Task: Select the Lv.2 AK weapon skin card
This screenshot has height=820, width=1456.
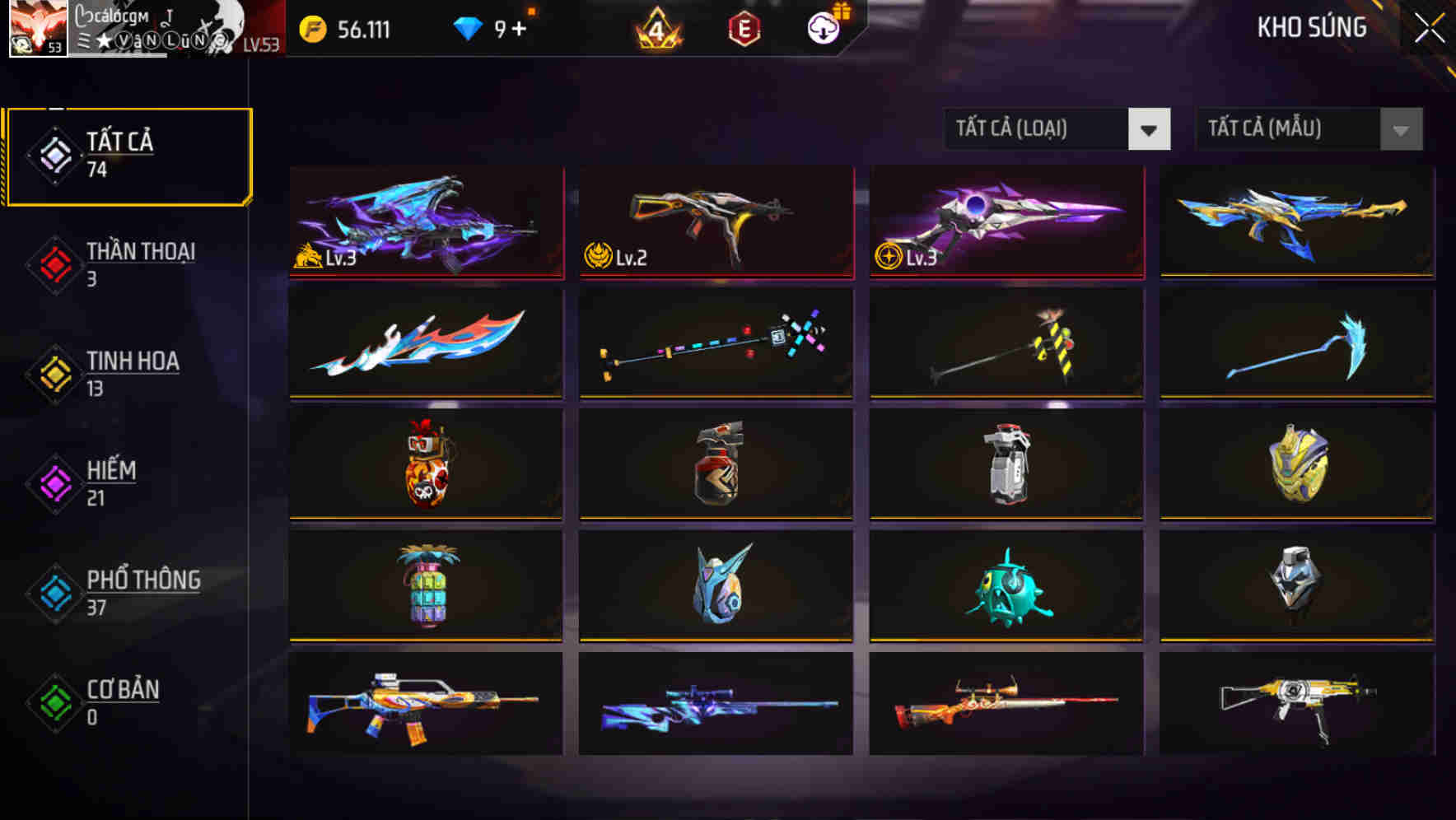Action: coord(715,224)
